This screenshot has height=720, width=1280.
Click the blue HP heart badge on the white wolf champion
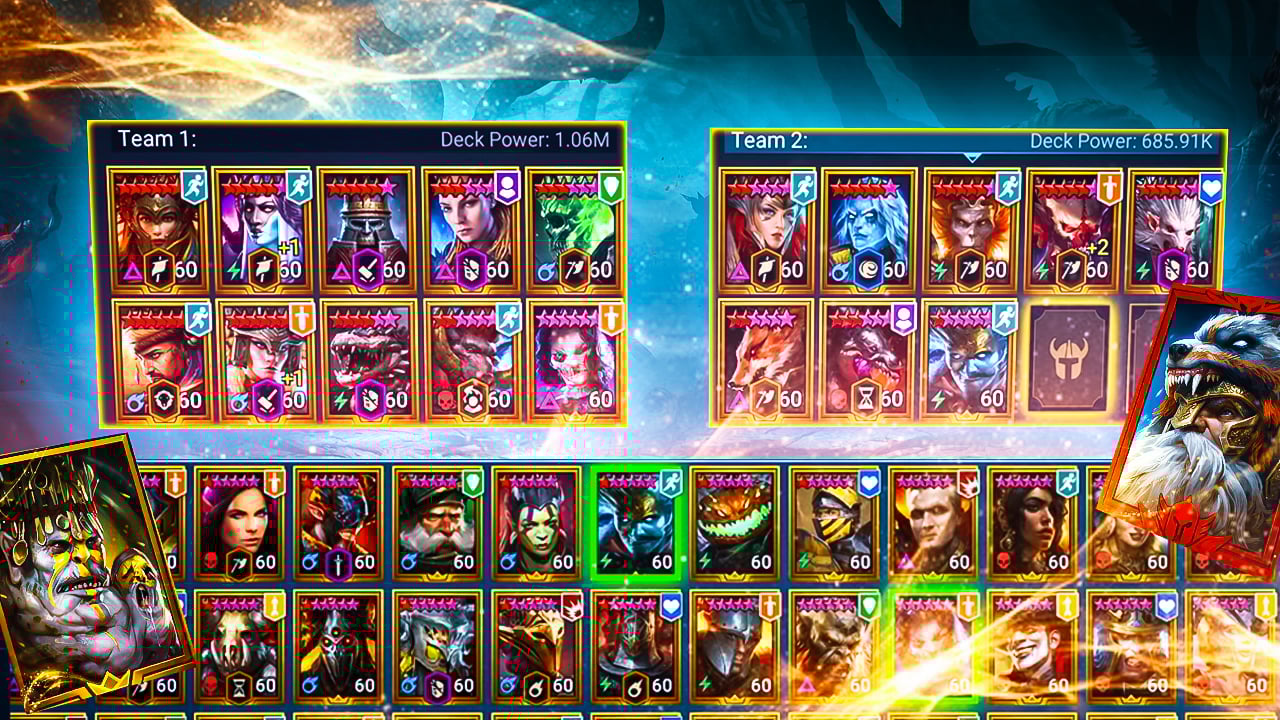click(x=1209, y=188)
